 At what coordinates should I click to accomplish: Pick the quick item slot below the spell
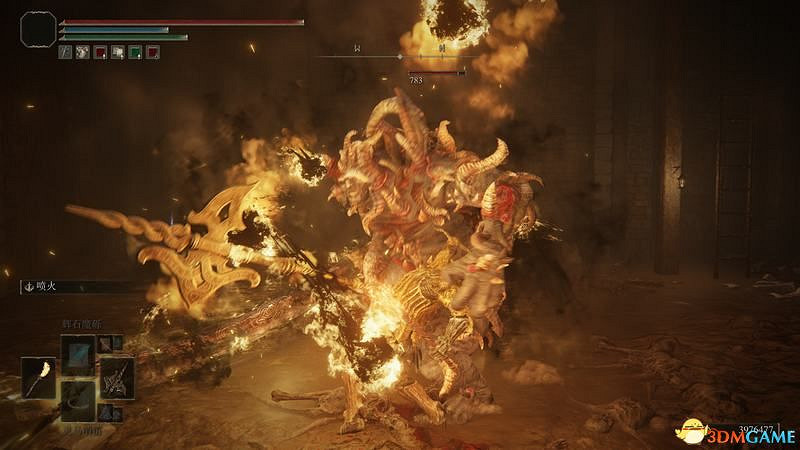79,400
